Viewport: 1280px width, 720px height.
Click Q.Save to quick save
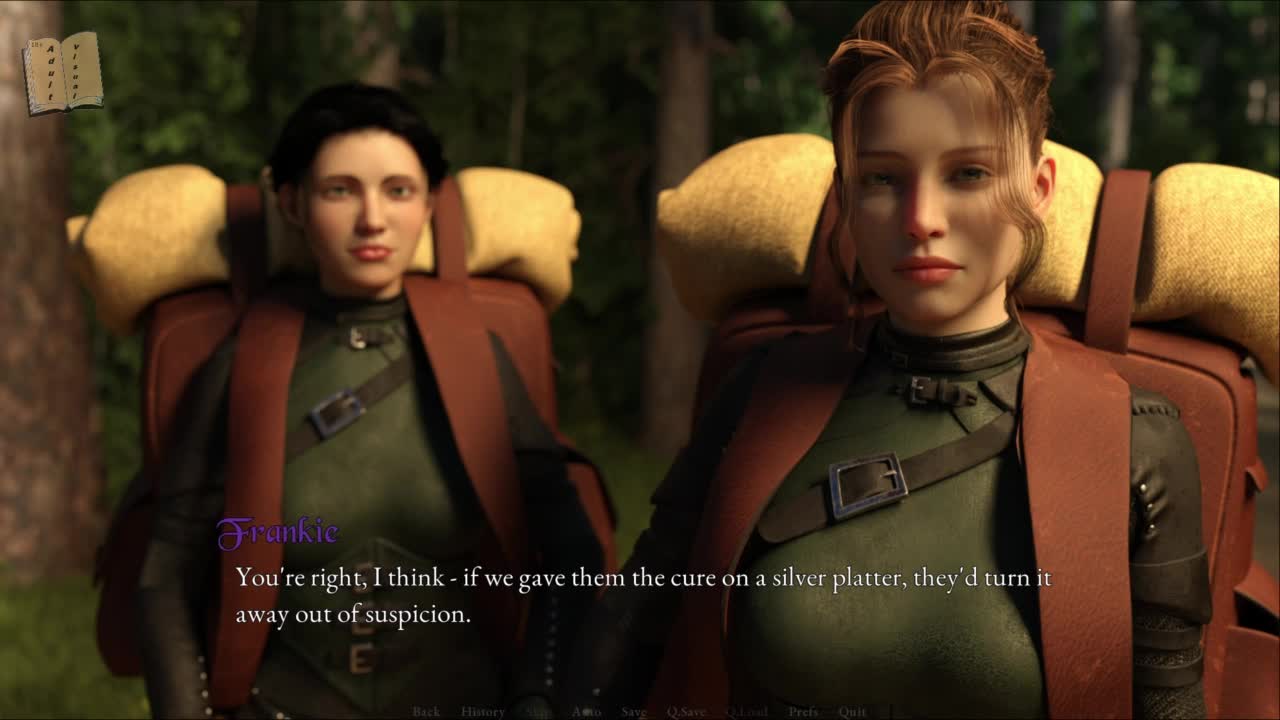pos(686,711)
